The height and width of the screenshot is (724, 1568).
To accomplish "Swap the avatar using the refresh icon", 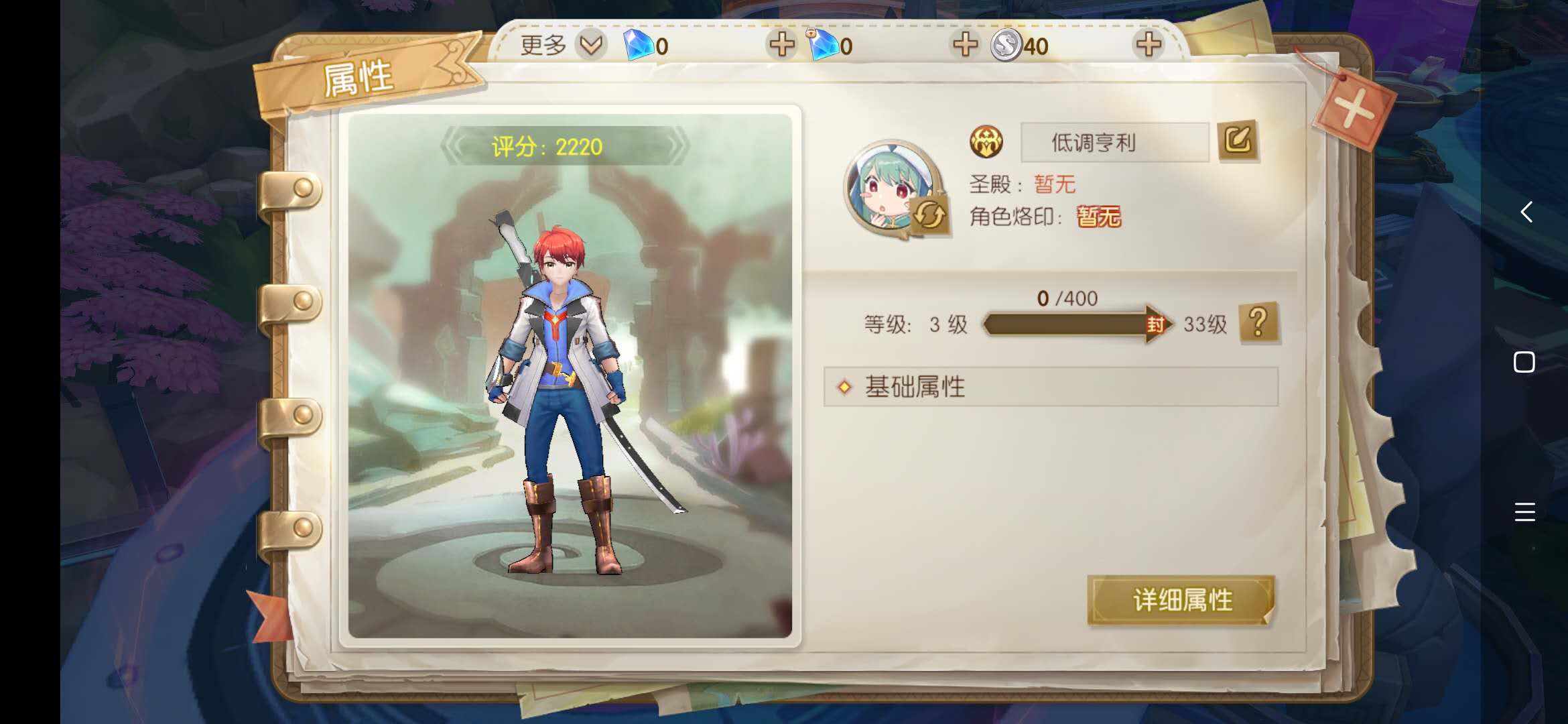I will point(929,215).
